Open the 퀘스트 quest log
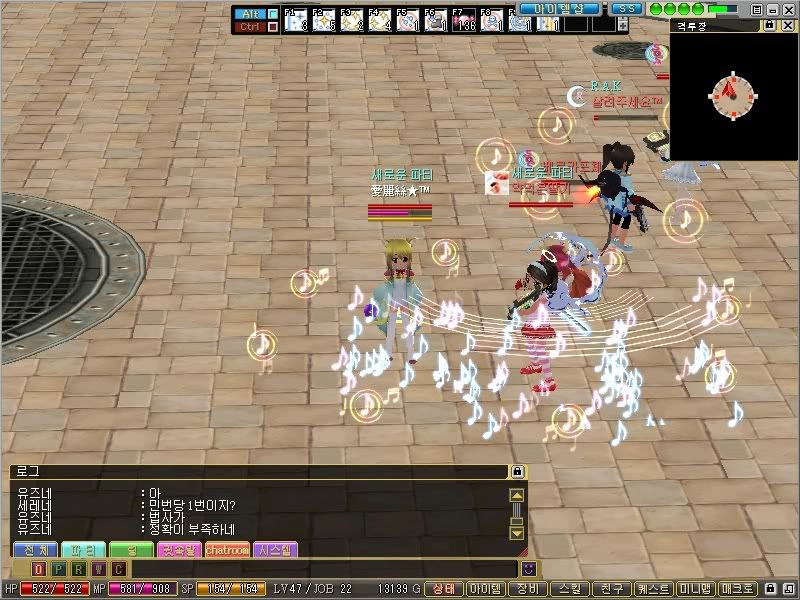 point(653,589)
